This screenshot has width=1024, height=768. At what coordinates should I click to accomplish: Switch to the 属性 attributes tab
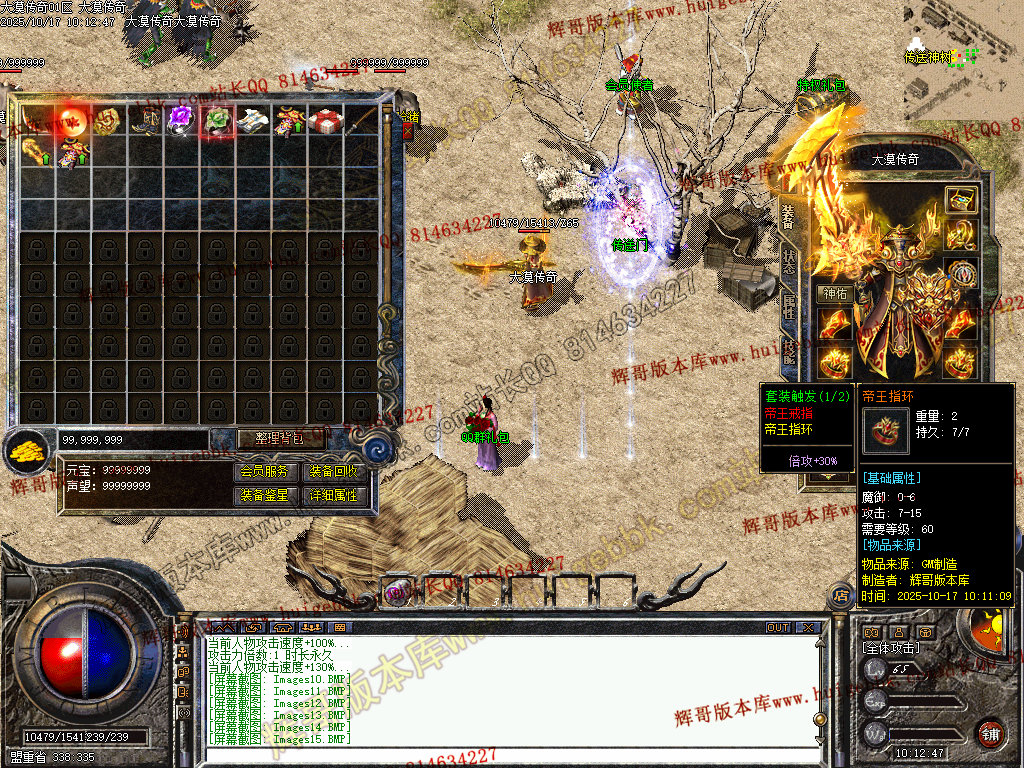click(789, 306)
